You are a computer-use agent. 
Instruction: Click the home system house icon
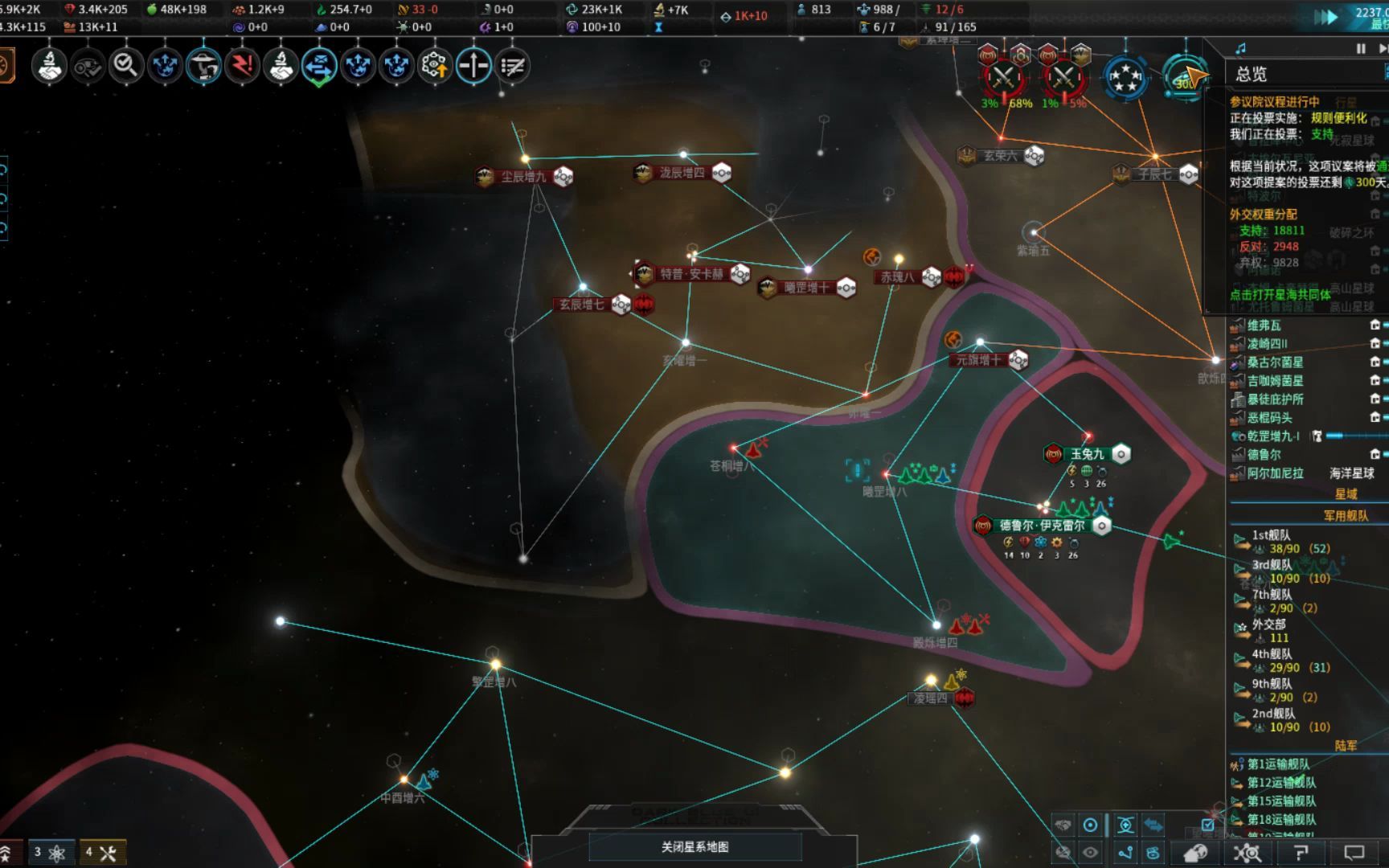click(1195, 854)
